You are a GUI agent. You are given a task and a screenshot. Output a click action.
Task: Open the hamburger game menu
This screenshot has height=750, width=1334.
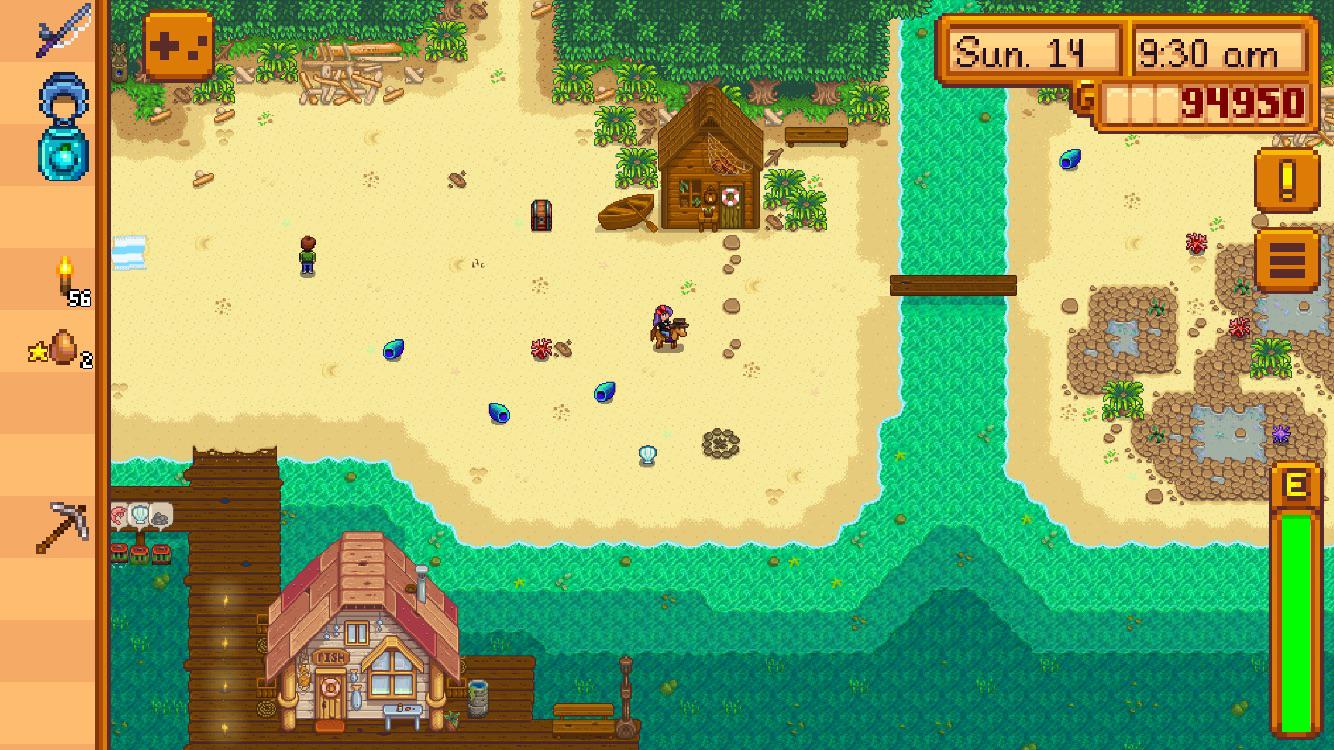tap(1291, 256)
